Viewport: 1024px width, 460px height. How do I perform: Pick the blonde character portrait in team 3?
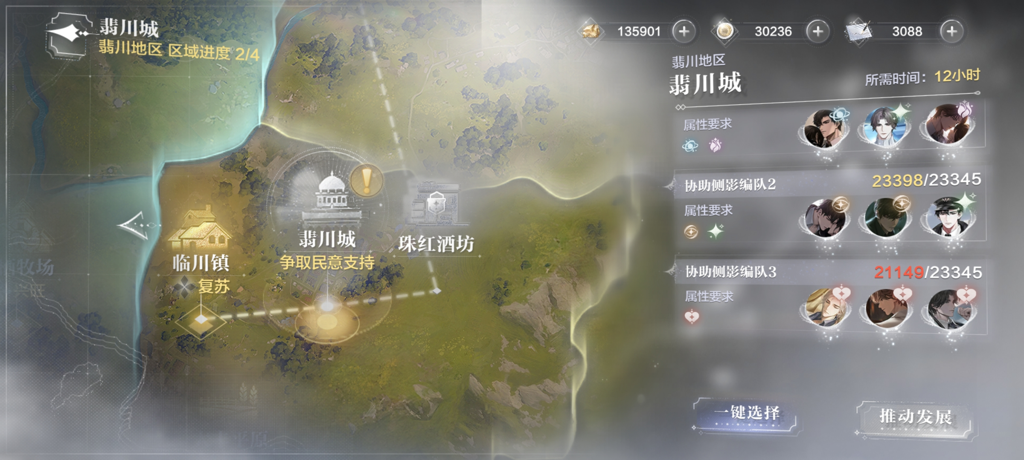(x=825, y=305)
